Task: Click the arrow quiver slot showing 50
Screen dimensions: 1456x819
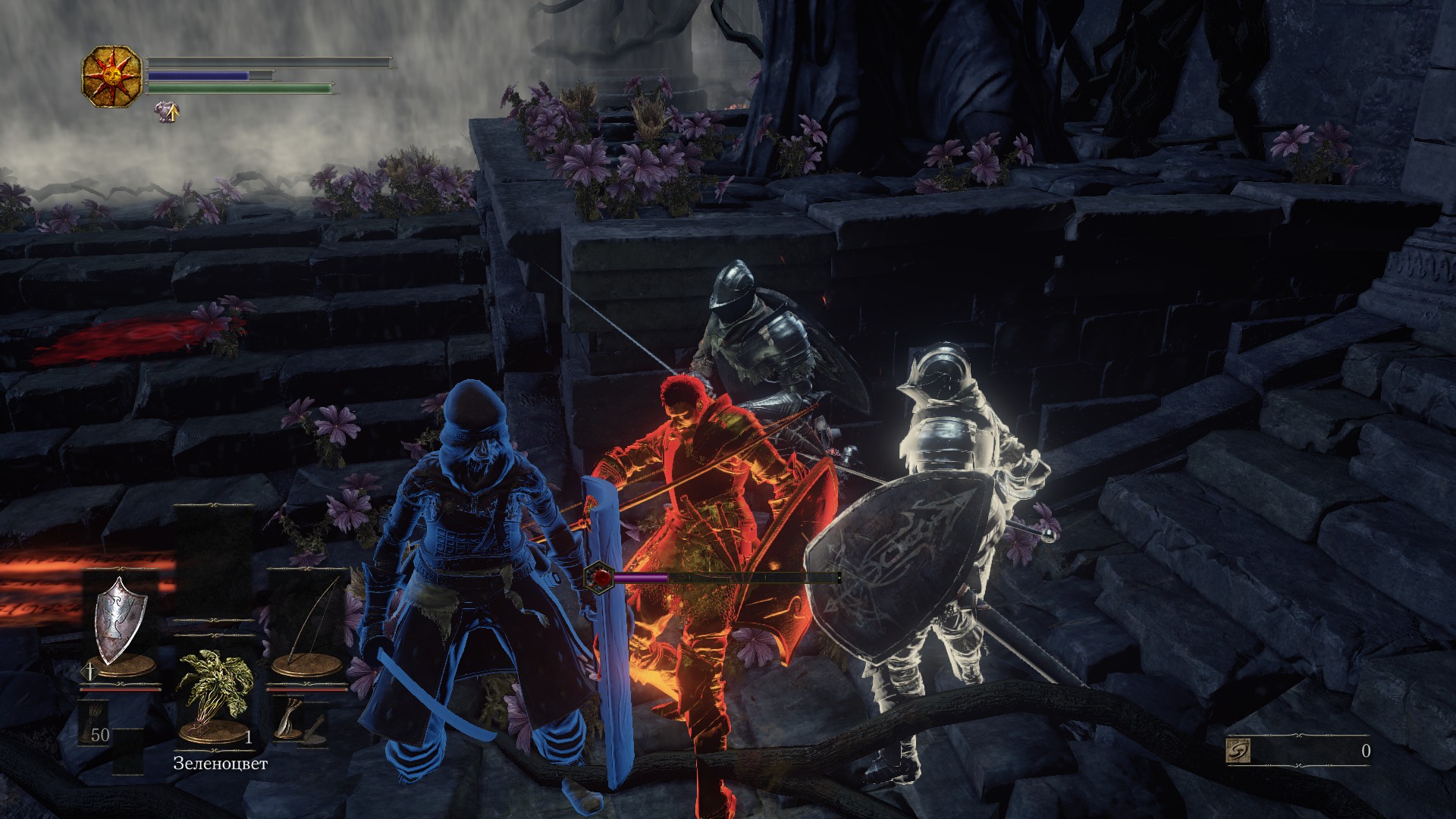Action: [x=96, y=724]
